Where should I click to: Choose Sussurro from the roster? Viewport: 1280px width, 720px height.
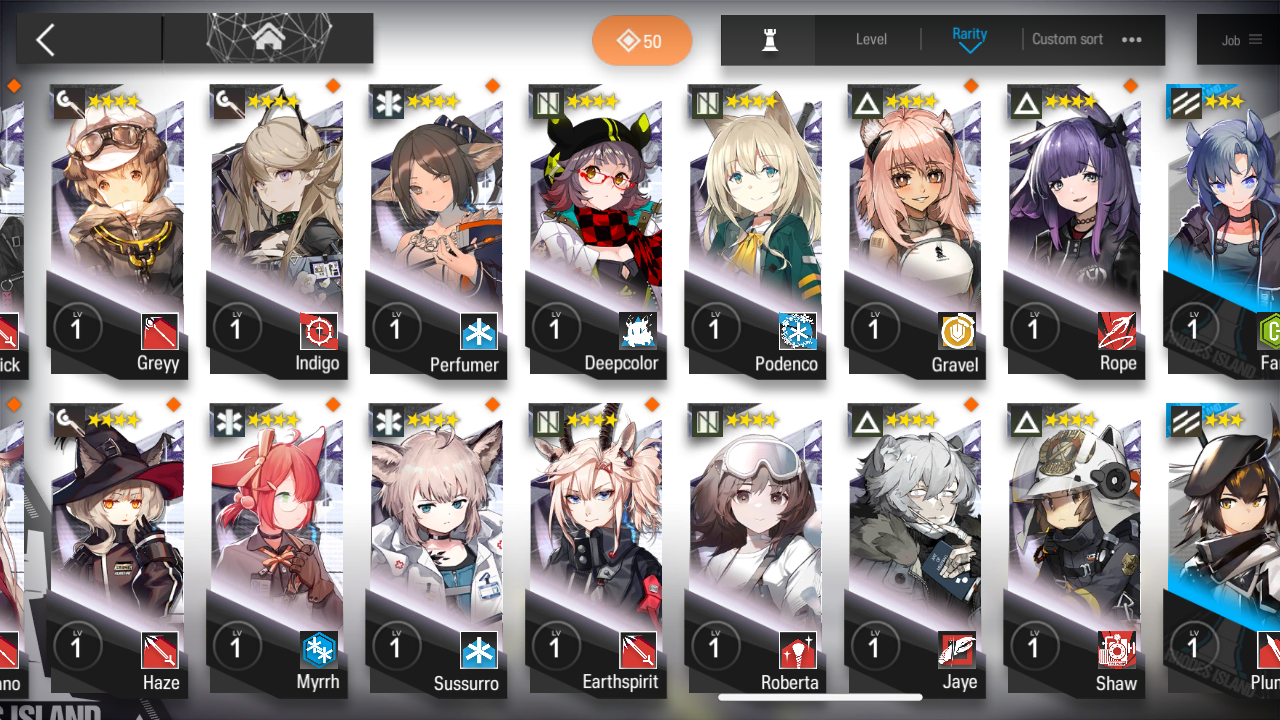(x=437, y=550)
